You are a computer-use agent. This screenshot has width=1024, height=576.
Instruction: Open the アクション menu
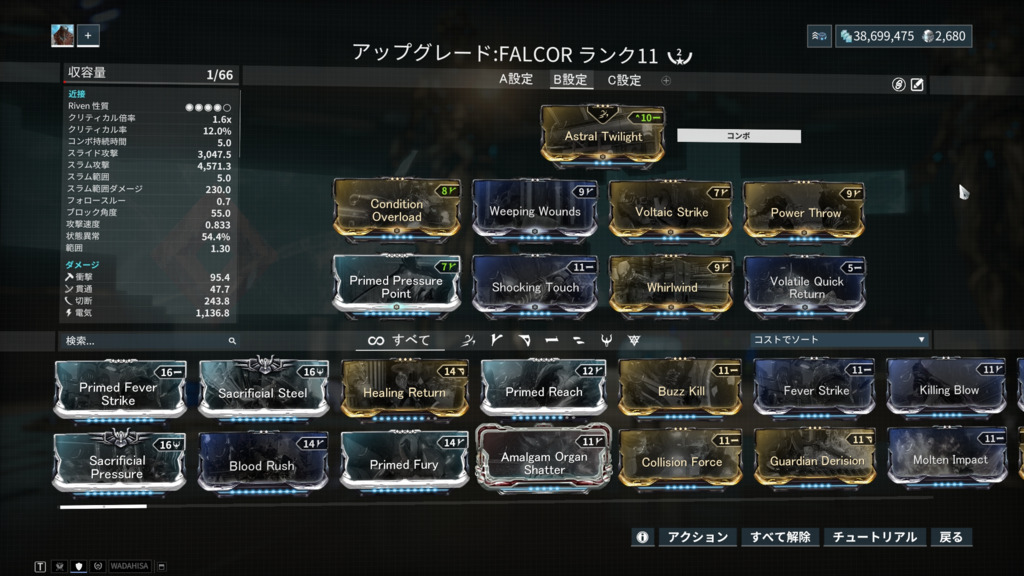(697, 537)
